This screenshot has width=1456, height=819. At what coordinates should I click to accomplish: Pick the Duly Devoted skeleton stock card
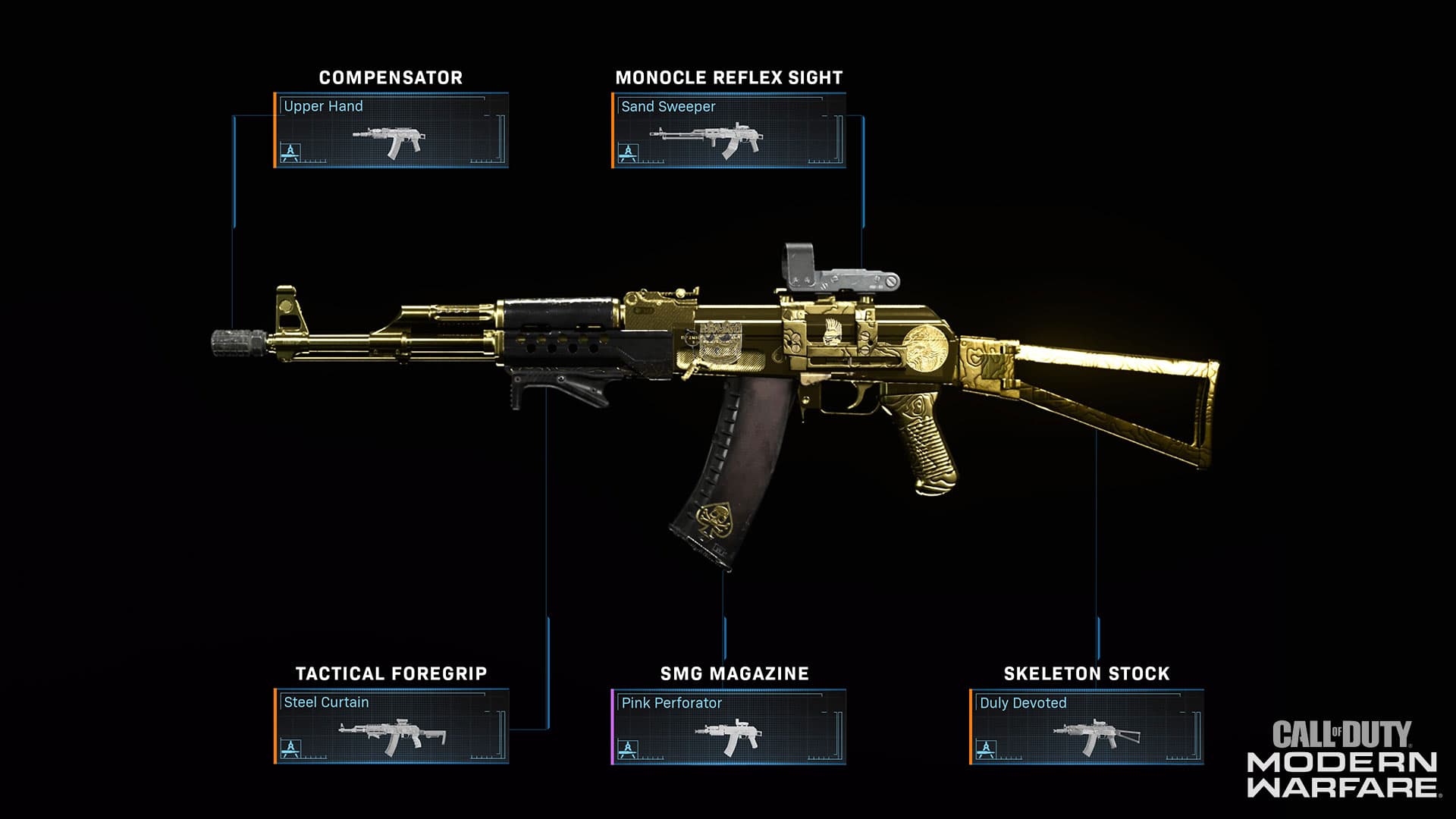pos(1086,726)
